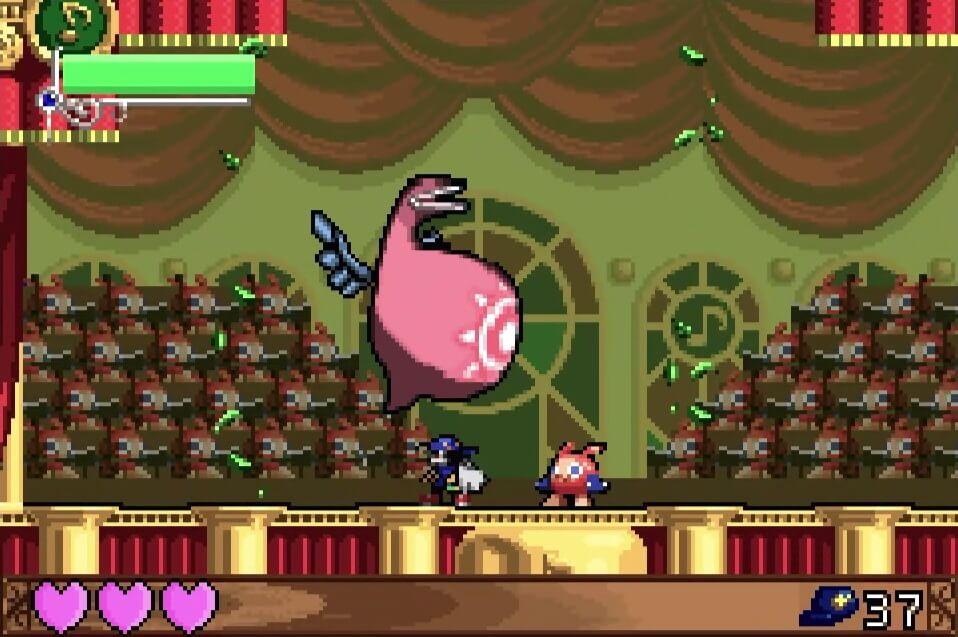Click the blue cap lives icon

pos(828,606)
